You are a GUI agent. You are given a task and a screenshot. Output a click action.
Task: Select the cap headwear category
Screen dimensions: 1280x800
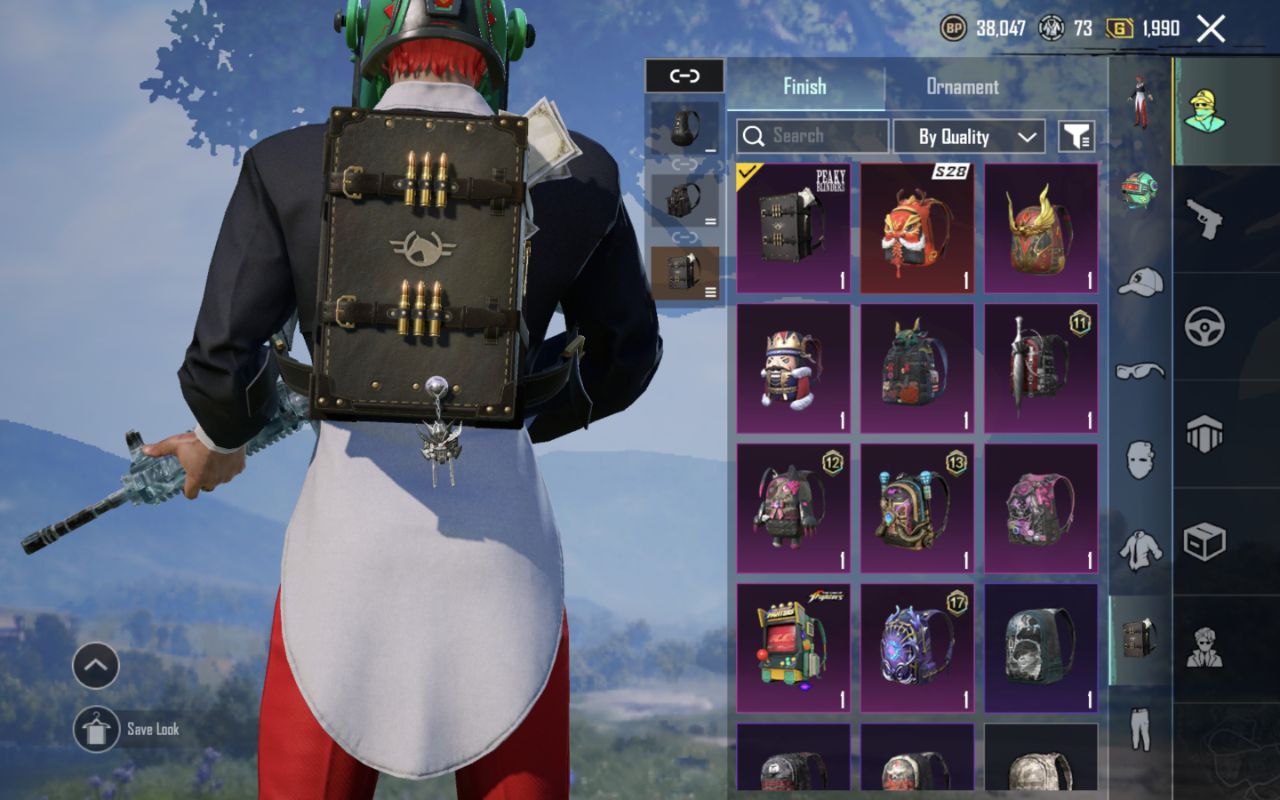point(1140,282)
